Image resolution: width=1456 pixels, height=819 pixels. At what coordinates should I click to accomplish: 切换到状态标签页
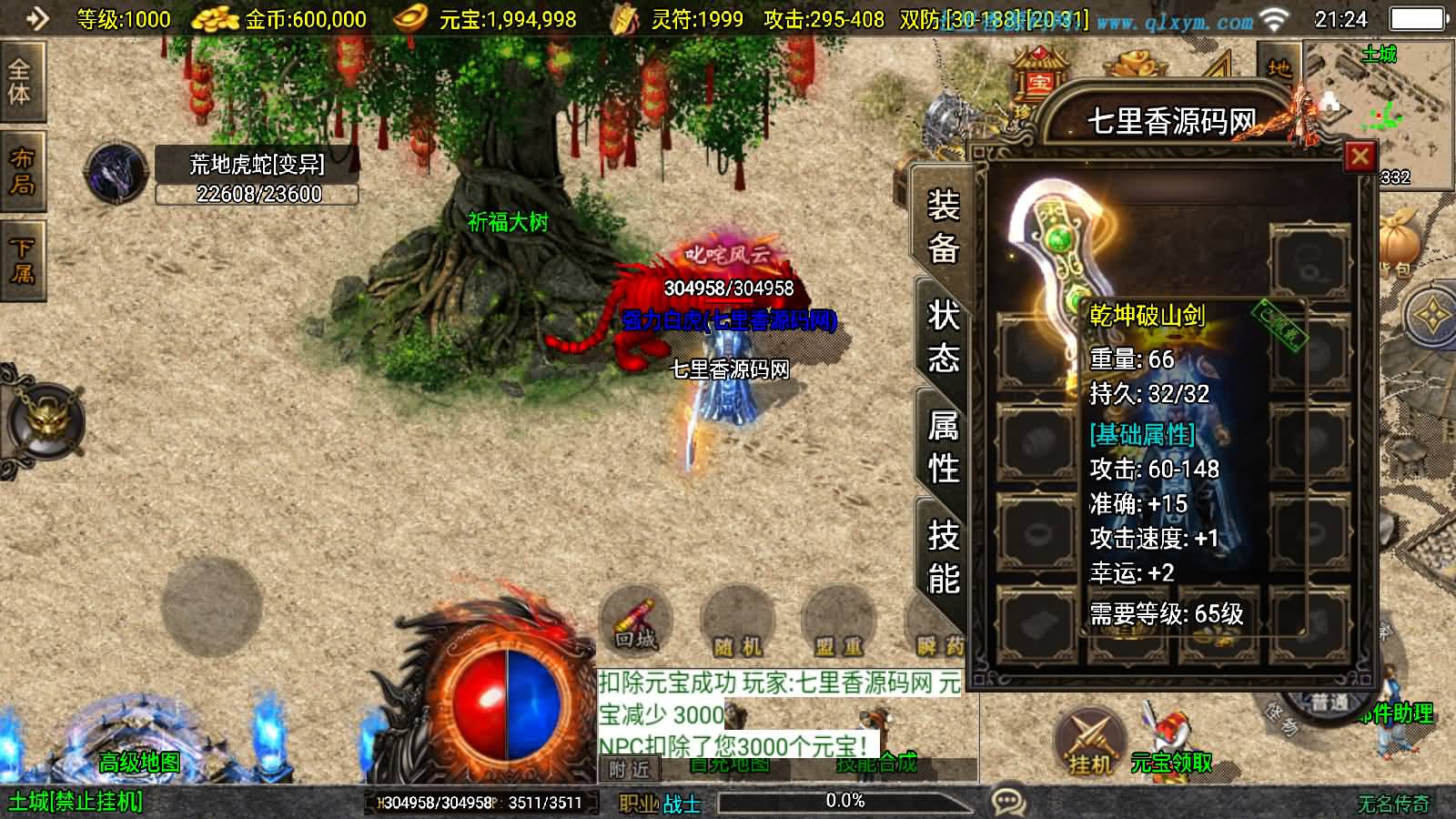point(944,337)
